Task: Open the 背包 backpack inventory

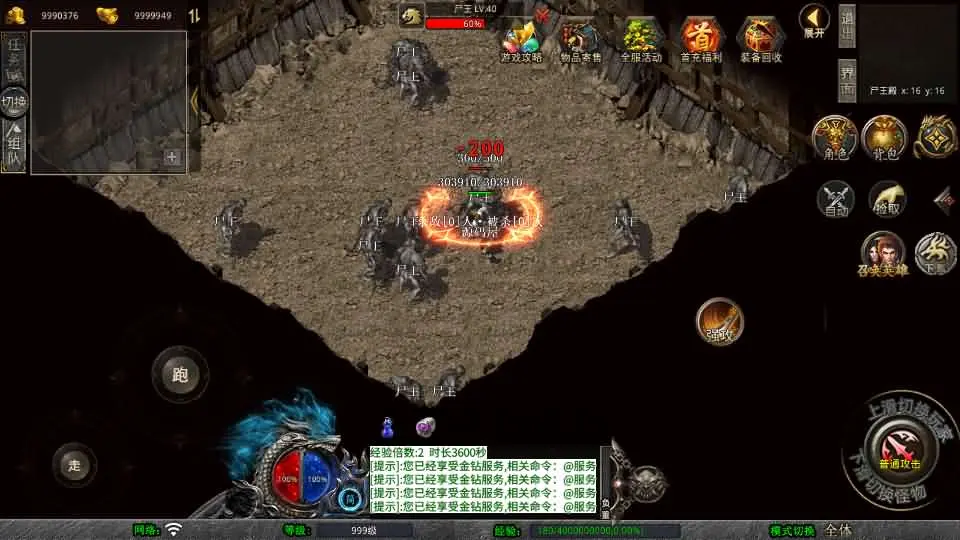Action: [x=884, y=138]
